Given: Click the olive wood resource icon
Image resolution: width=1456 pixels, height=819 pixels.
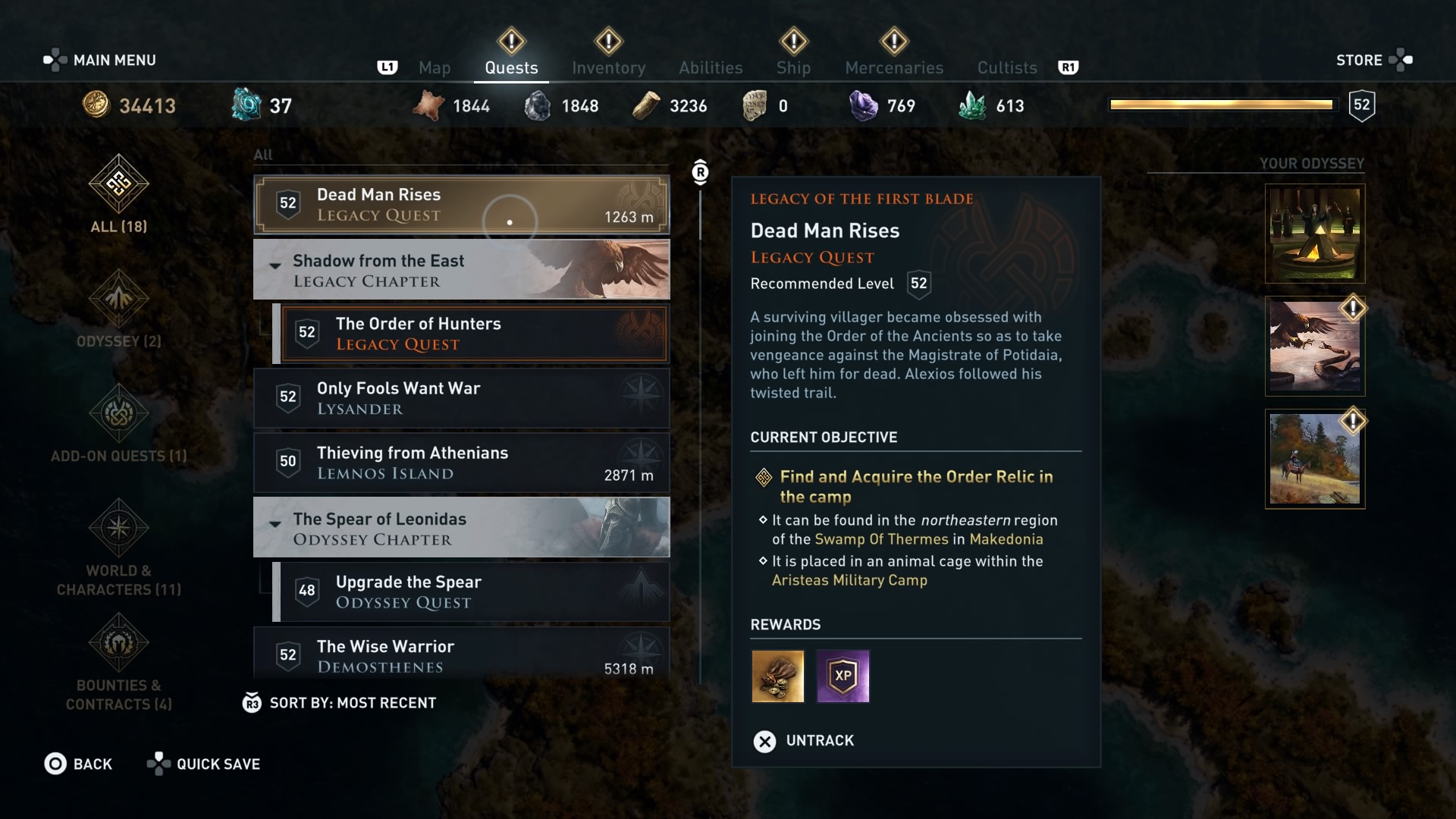Looking at the screenshot, I should pyautogui.click(x=645, y=105).
